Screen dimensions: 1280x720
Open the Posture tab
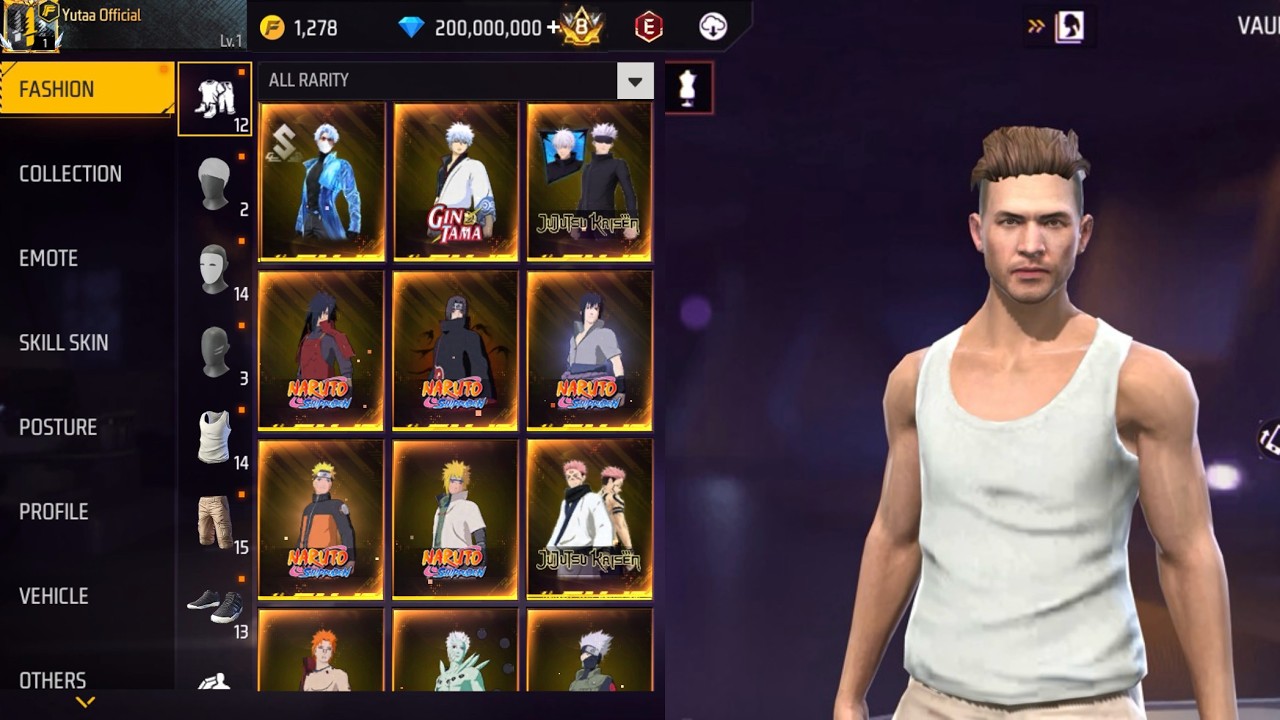tap(58, 427)
